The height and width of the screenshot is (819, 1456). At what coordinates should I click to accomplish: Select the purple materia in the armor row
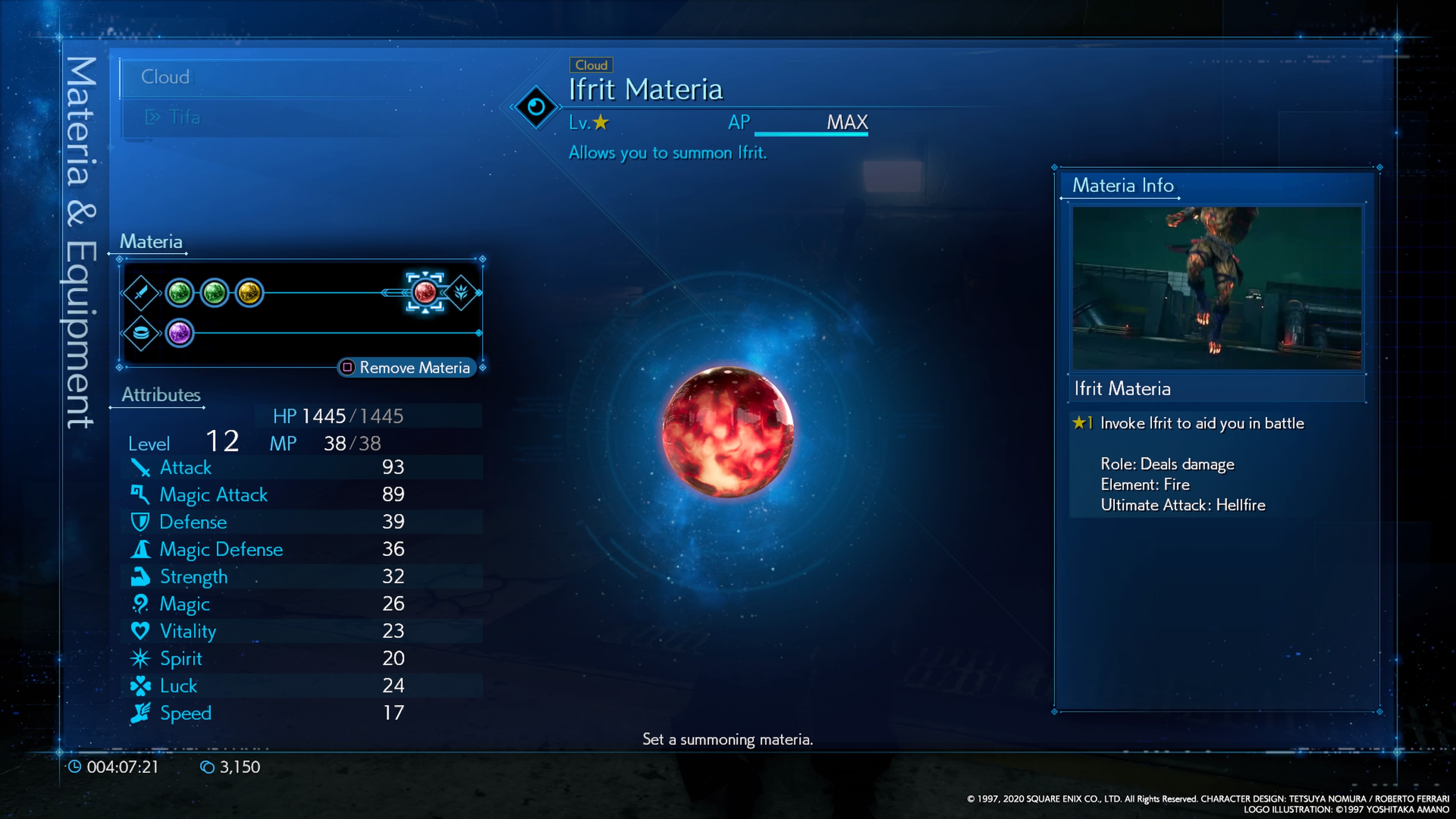180,333
